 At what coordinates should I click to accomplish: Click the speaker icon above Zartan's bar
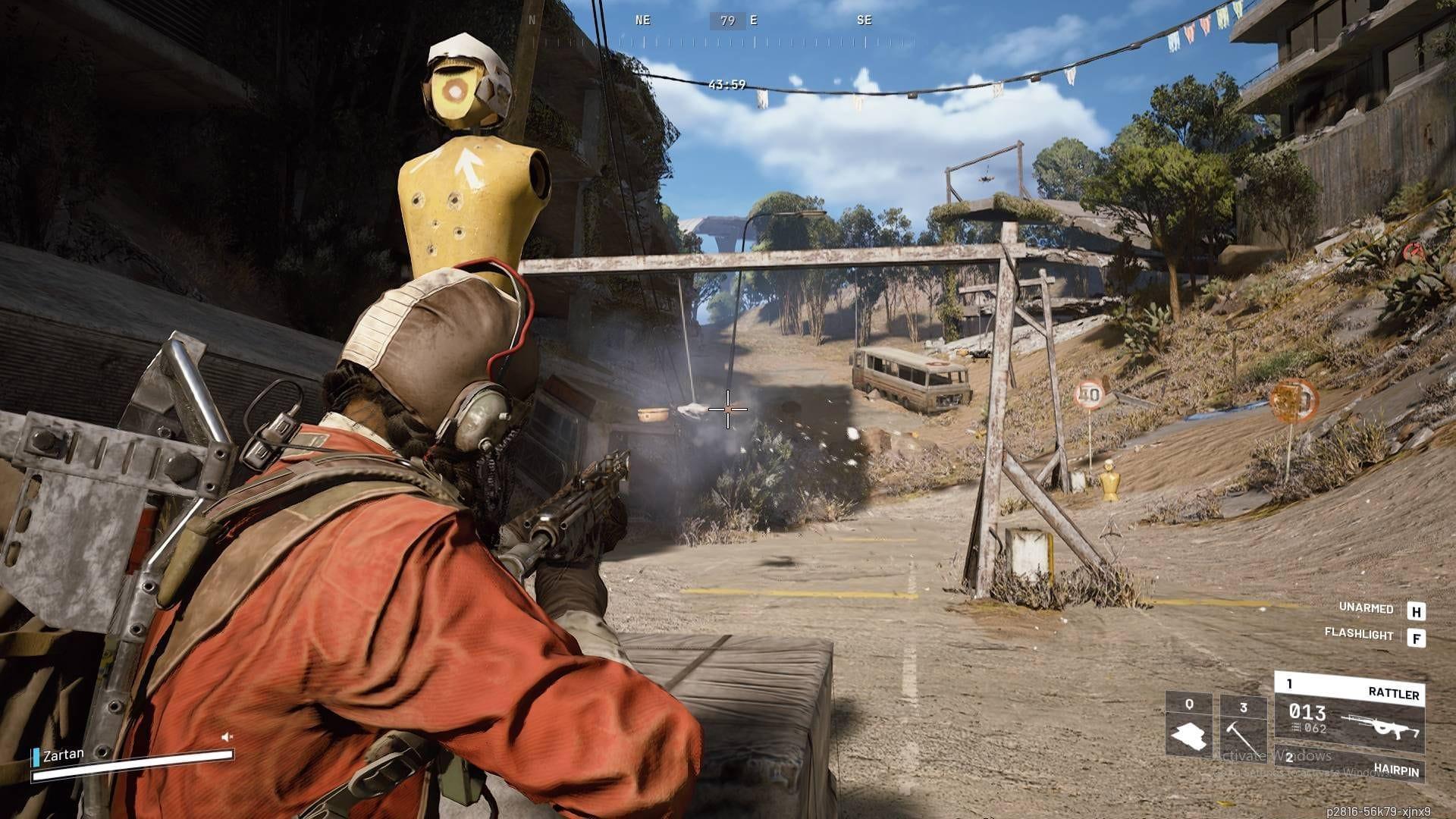click(227, 736)
